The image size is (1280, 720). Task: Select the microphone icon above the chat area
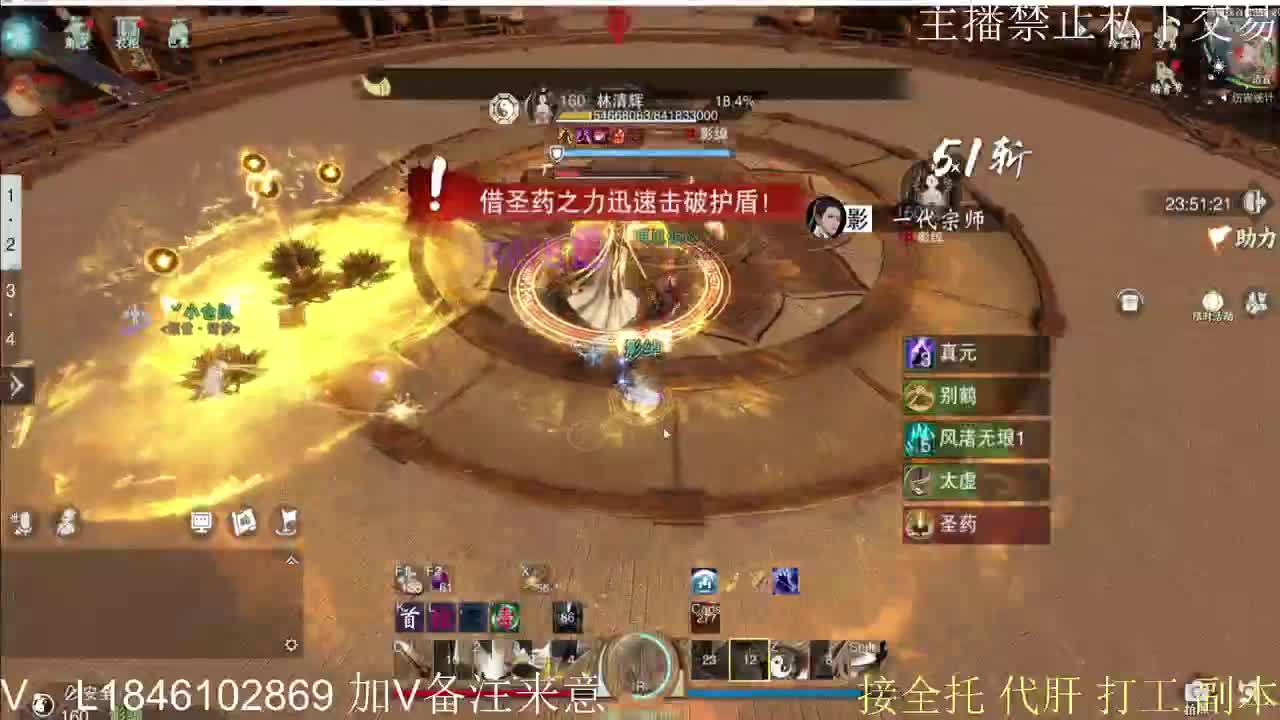click(22, 523)
